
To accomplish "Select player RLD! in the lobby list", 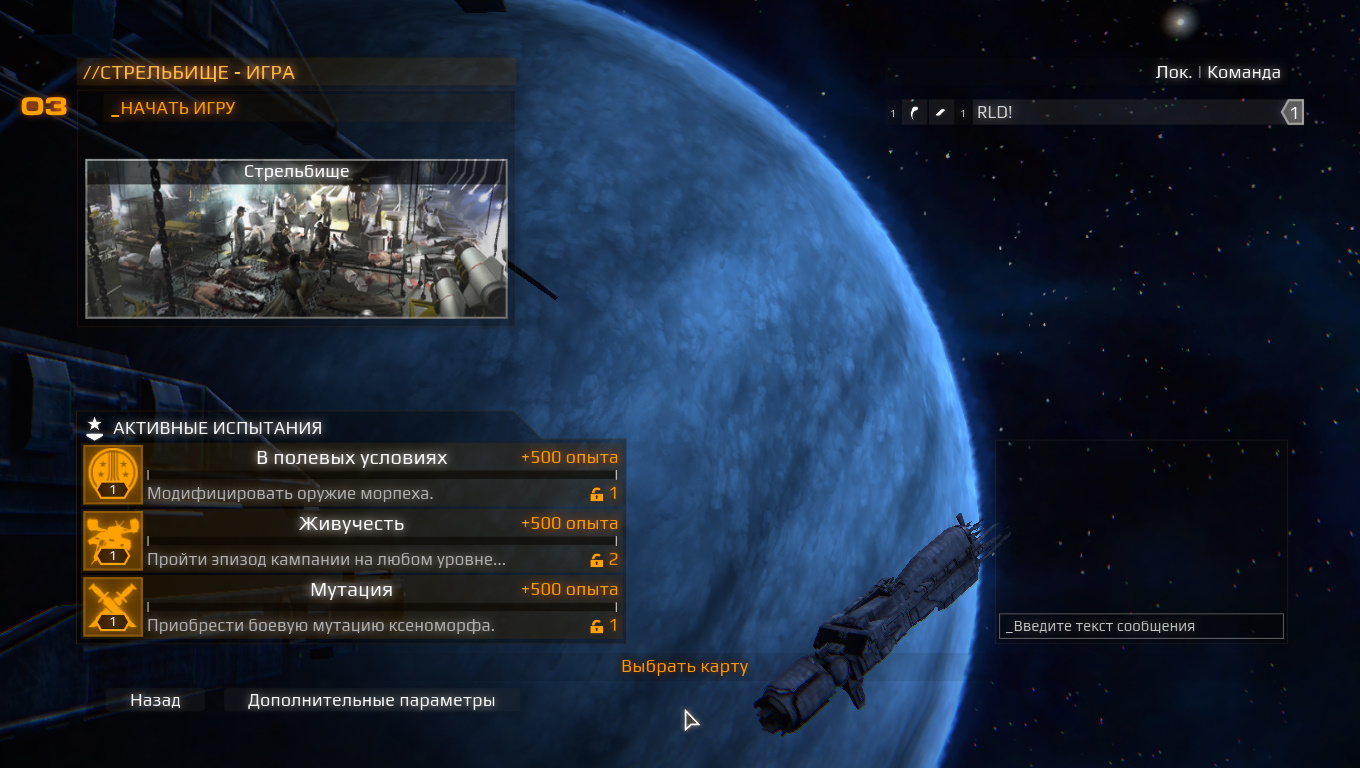I will click(x=1100, y=112).
